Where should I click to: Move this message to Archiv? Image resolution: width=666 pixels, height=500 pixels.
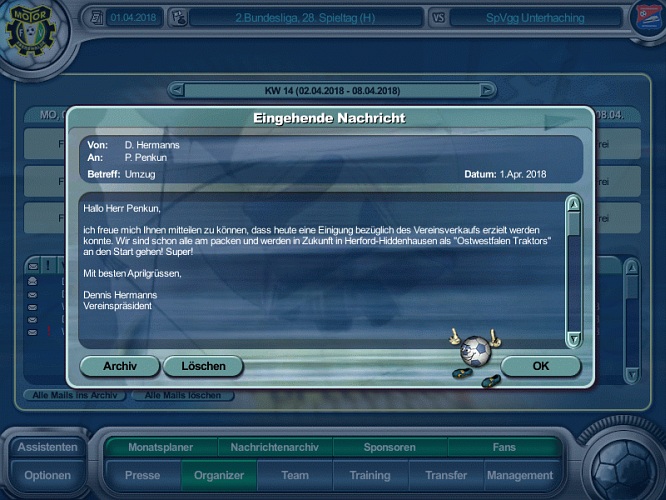120,366
